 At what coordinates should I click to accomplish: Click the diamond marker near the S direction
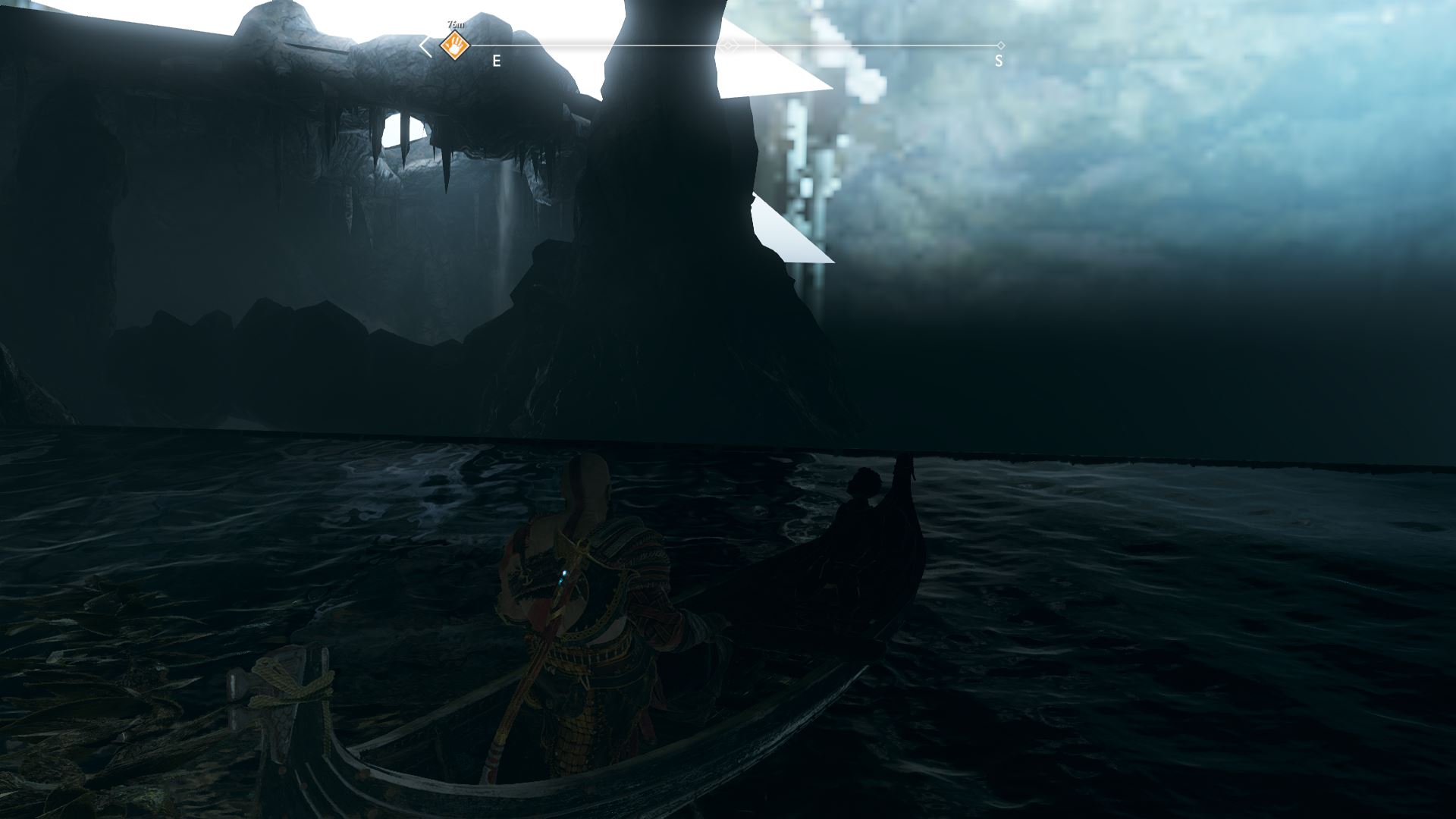pos(1003,45)
